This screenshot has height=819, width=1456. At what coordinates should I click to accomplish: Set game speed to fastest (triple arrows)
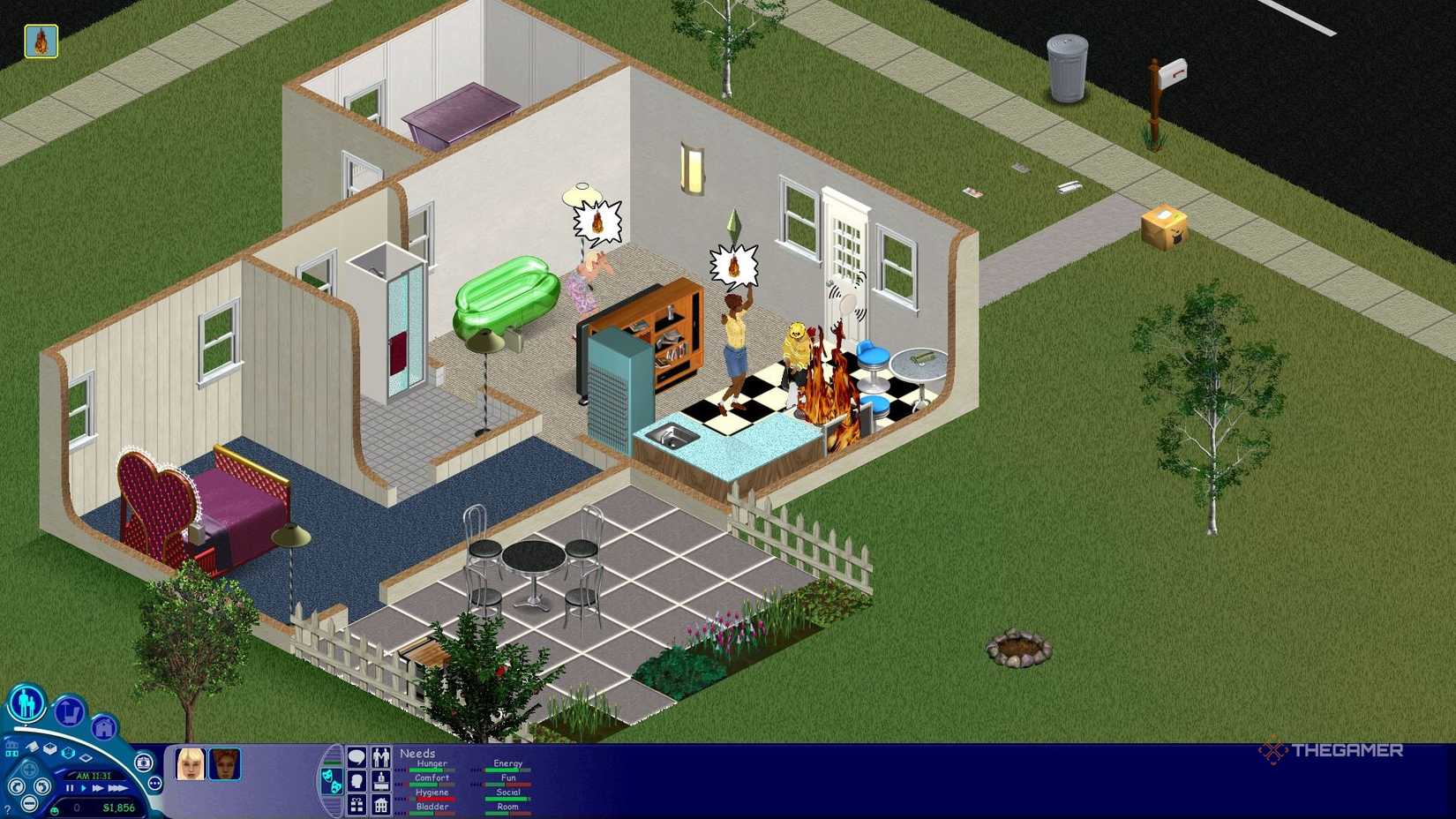pos(118,788)
